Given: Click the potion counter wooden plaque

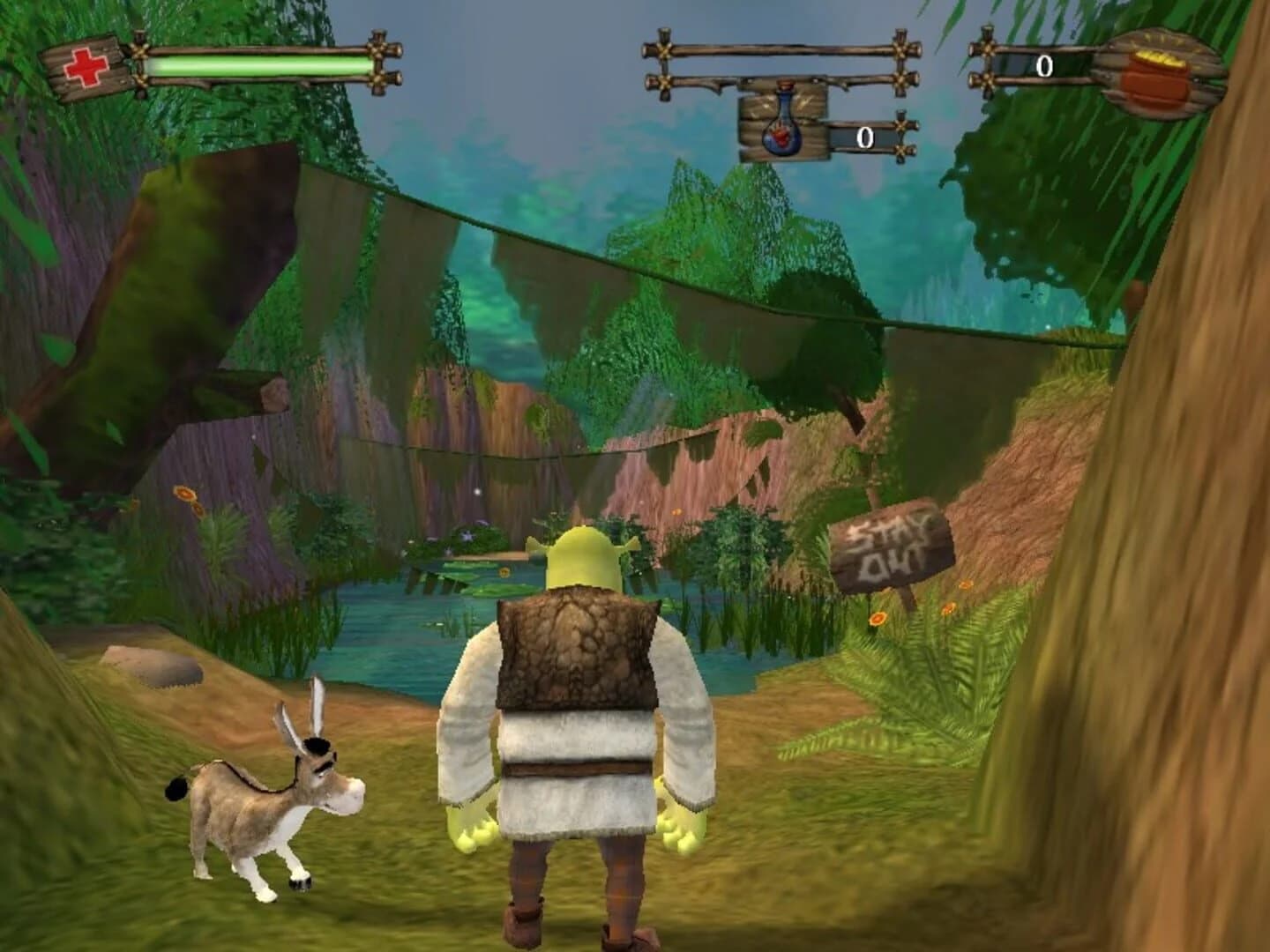Looking at the screenshot, I should coord(783,123).
